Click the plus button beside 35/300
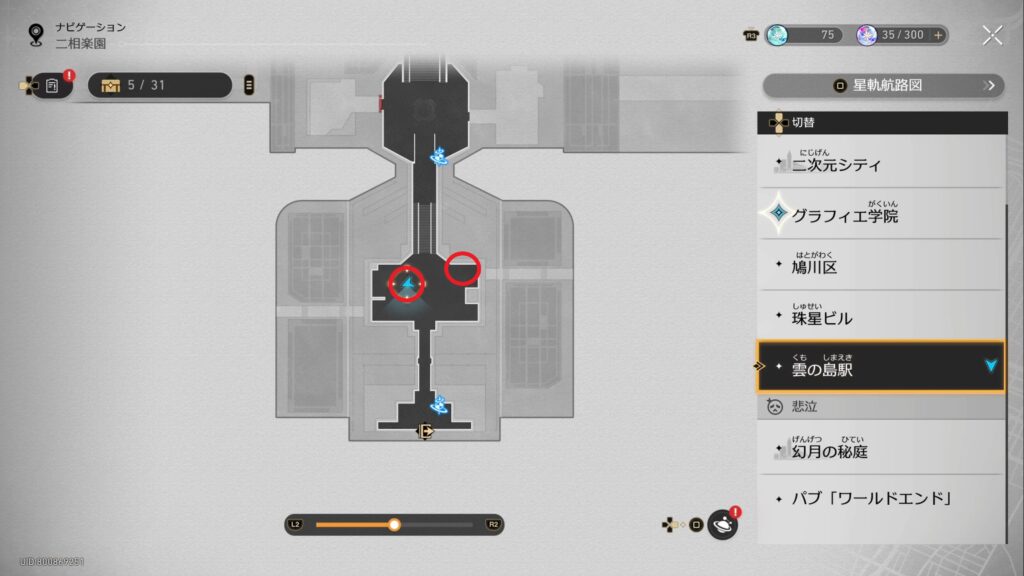The width and height of the screenshot is (1024, 576). click(x=938, y=35)
